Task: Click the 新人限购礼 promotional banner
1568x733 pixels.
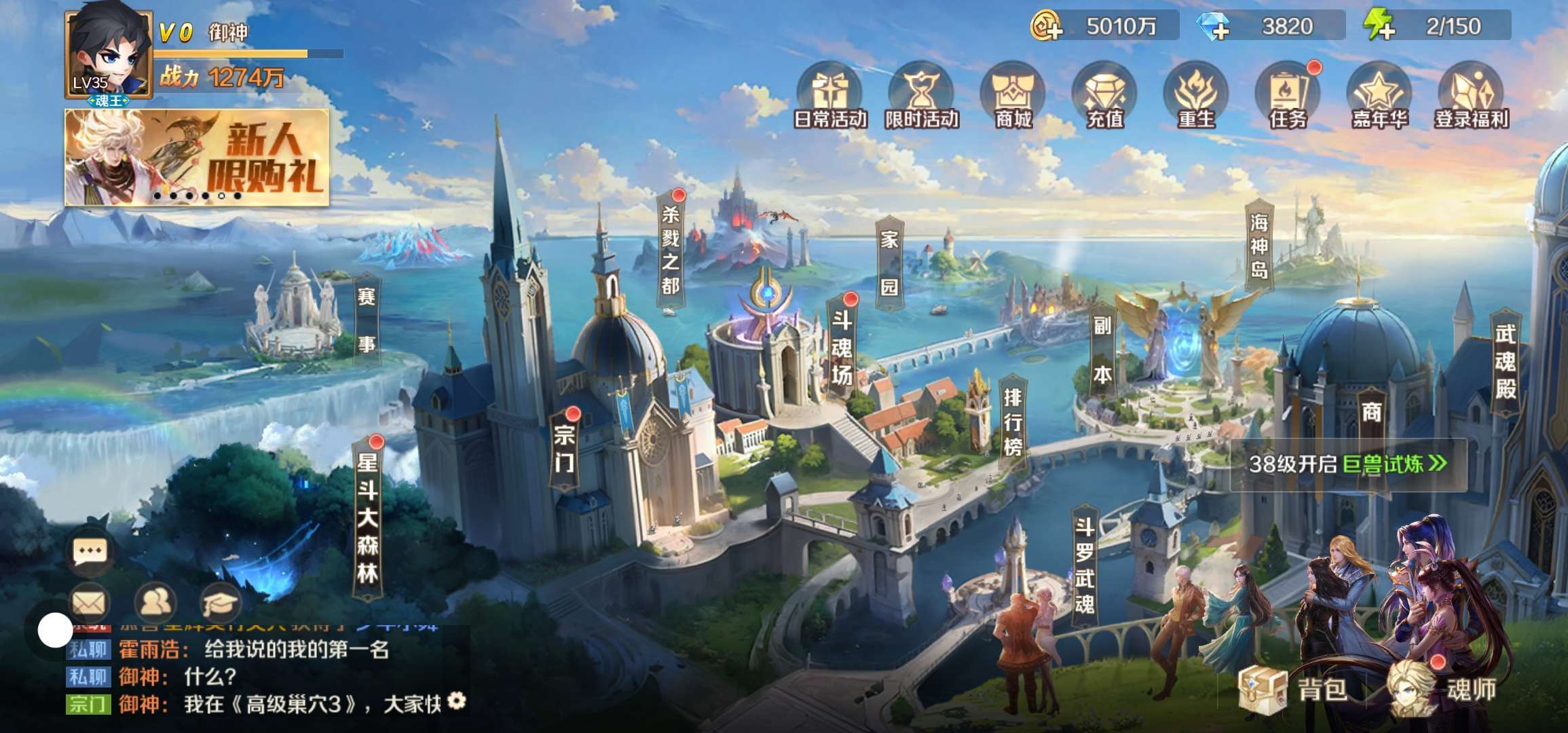Action: (197, 157)
